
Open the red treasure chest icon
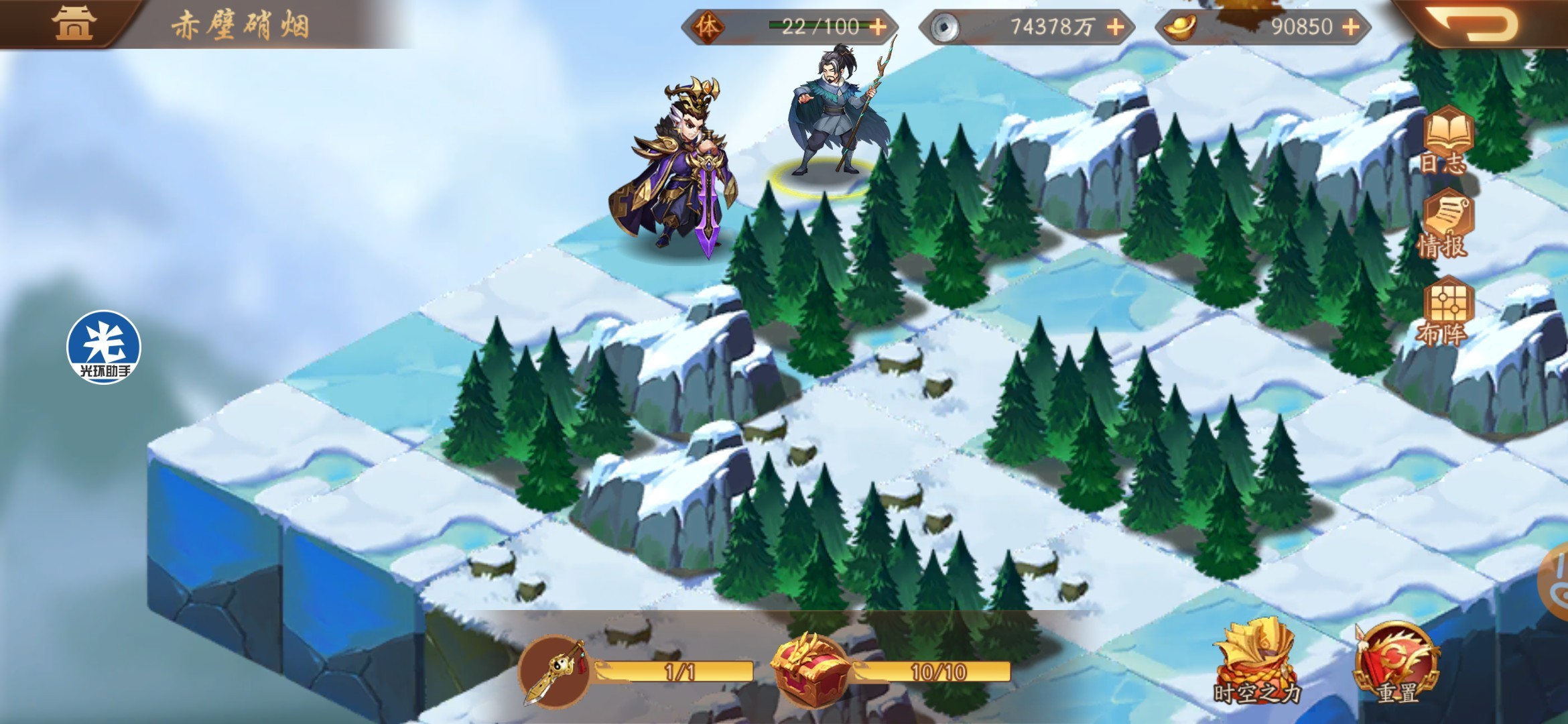click(x=811, y=669)
